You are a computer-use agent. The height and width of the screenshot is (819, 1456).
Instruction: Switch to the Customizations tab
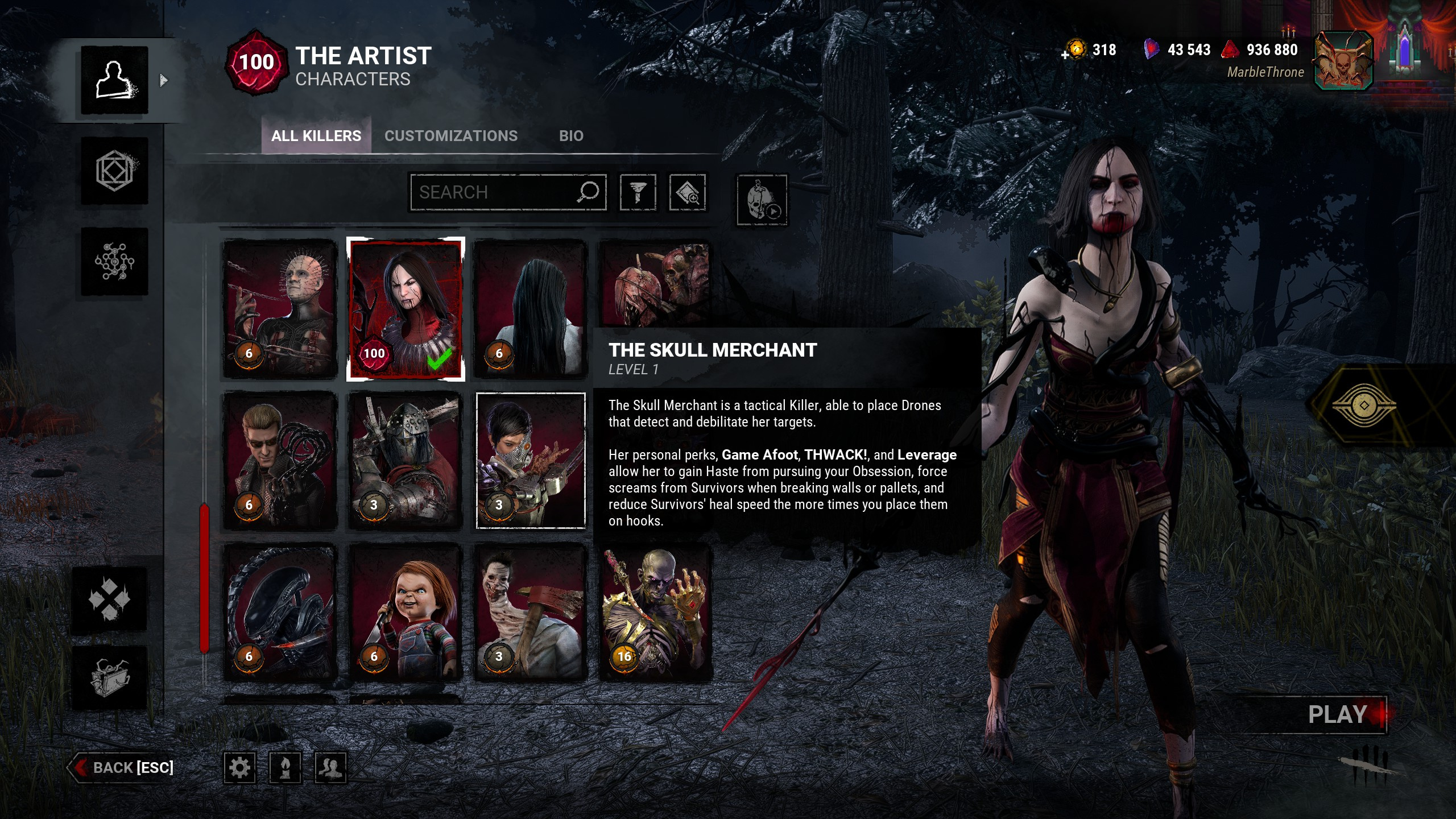(451, 136)
